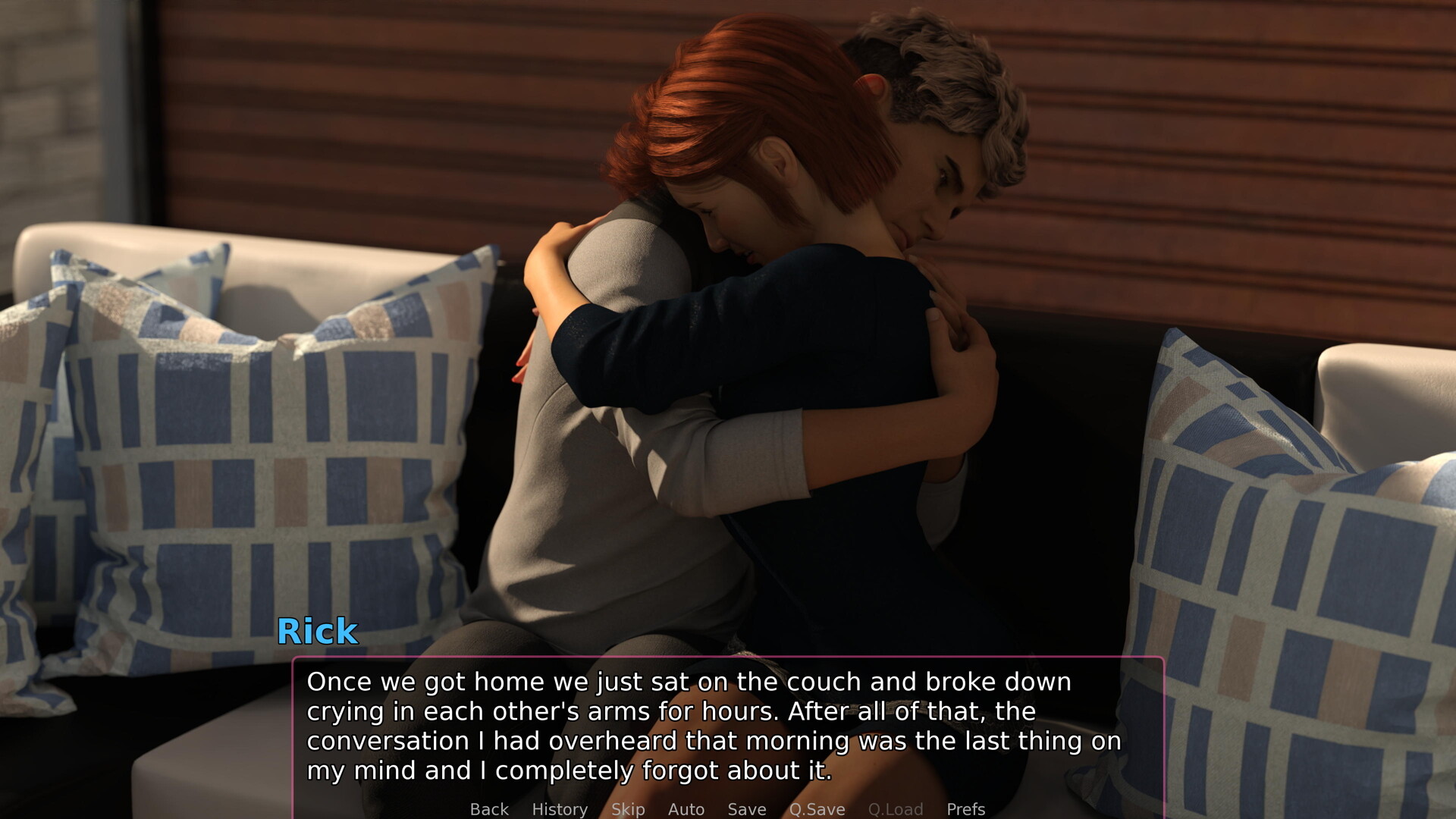Click Back to rewind to previous dialogue
This screenshot has width=1456, height=819.
pyautogui.click(x=488, y=809)
